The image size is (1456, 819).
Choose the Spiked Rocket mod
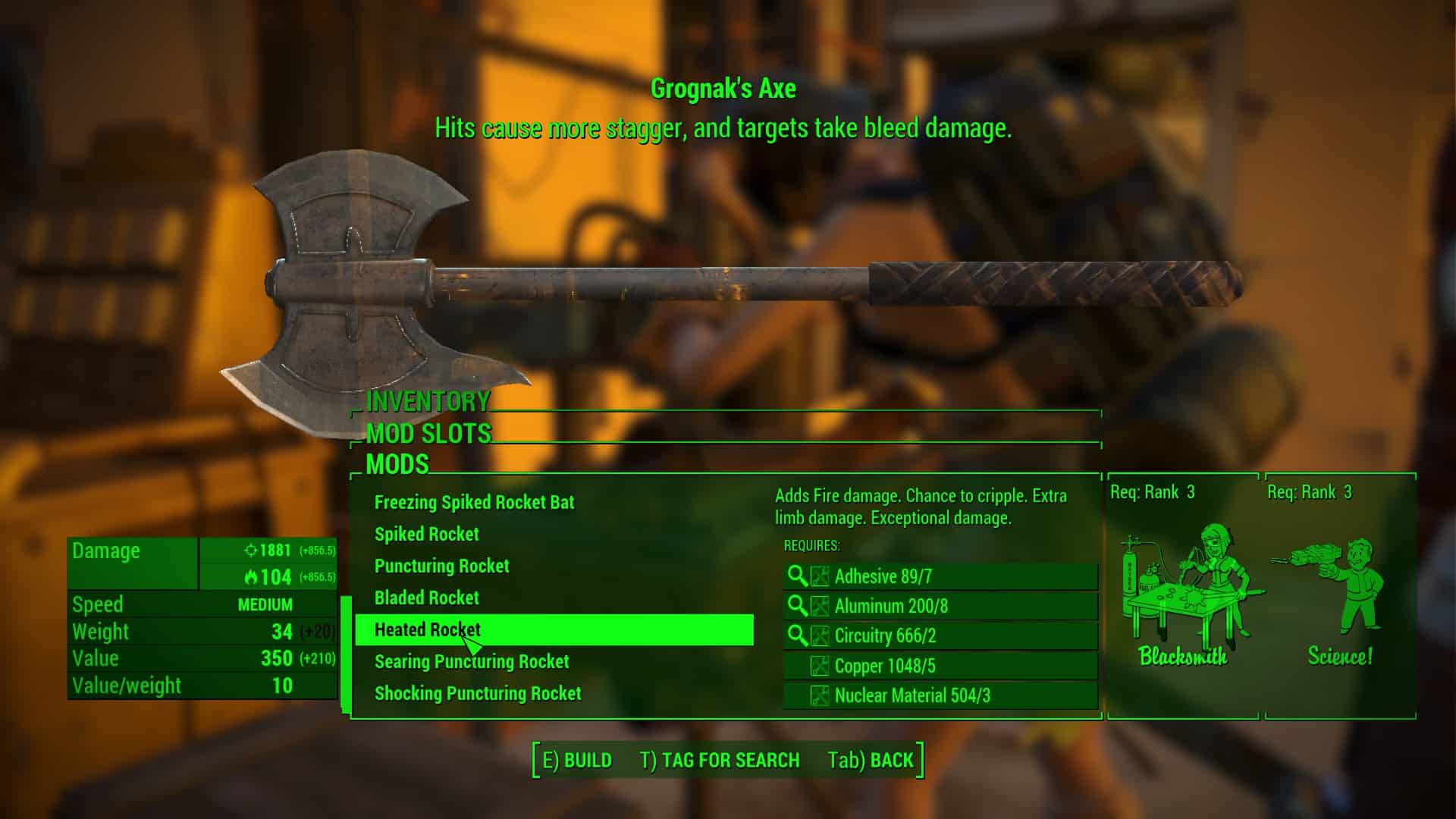click(426, 534)
